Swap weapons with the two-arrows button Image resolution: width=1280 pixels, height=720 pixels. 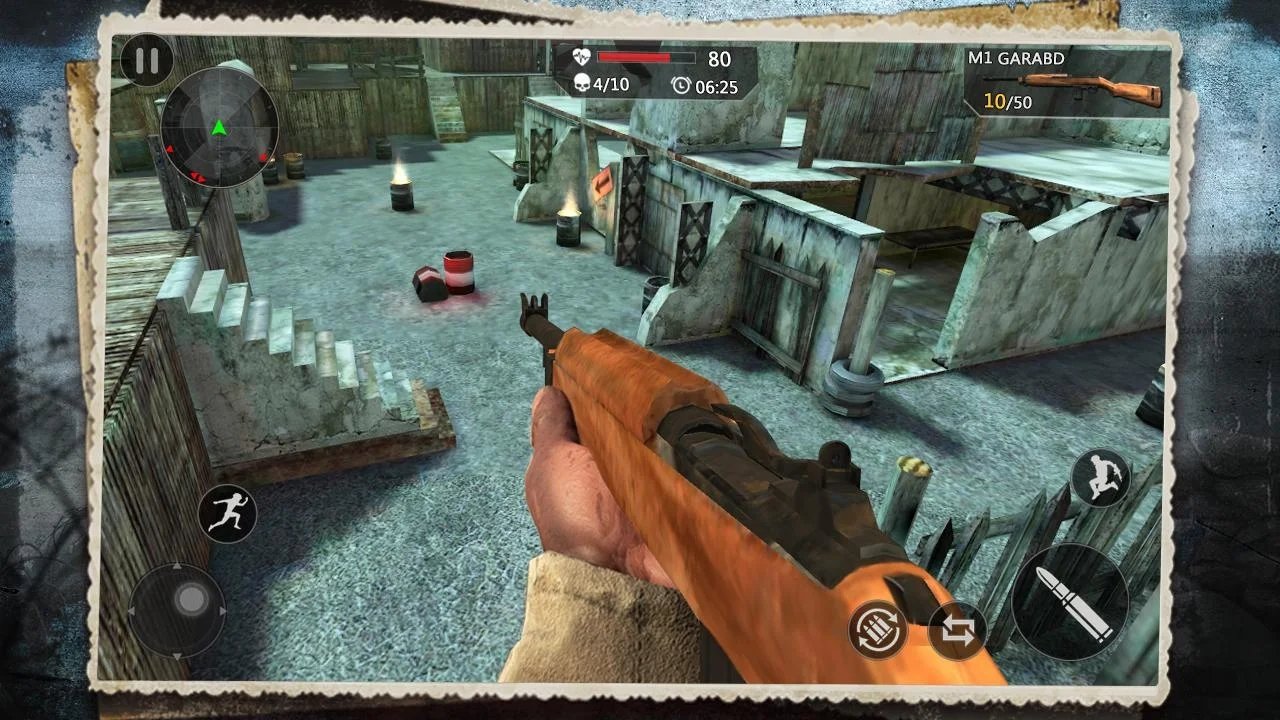957,631
